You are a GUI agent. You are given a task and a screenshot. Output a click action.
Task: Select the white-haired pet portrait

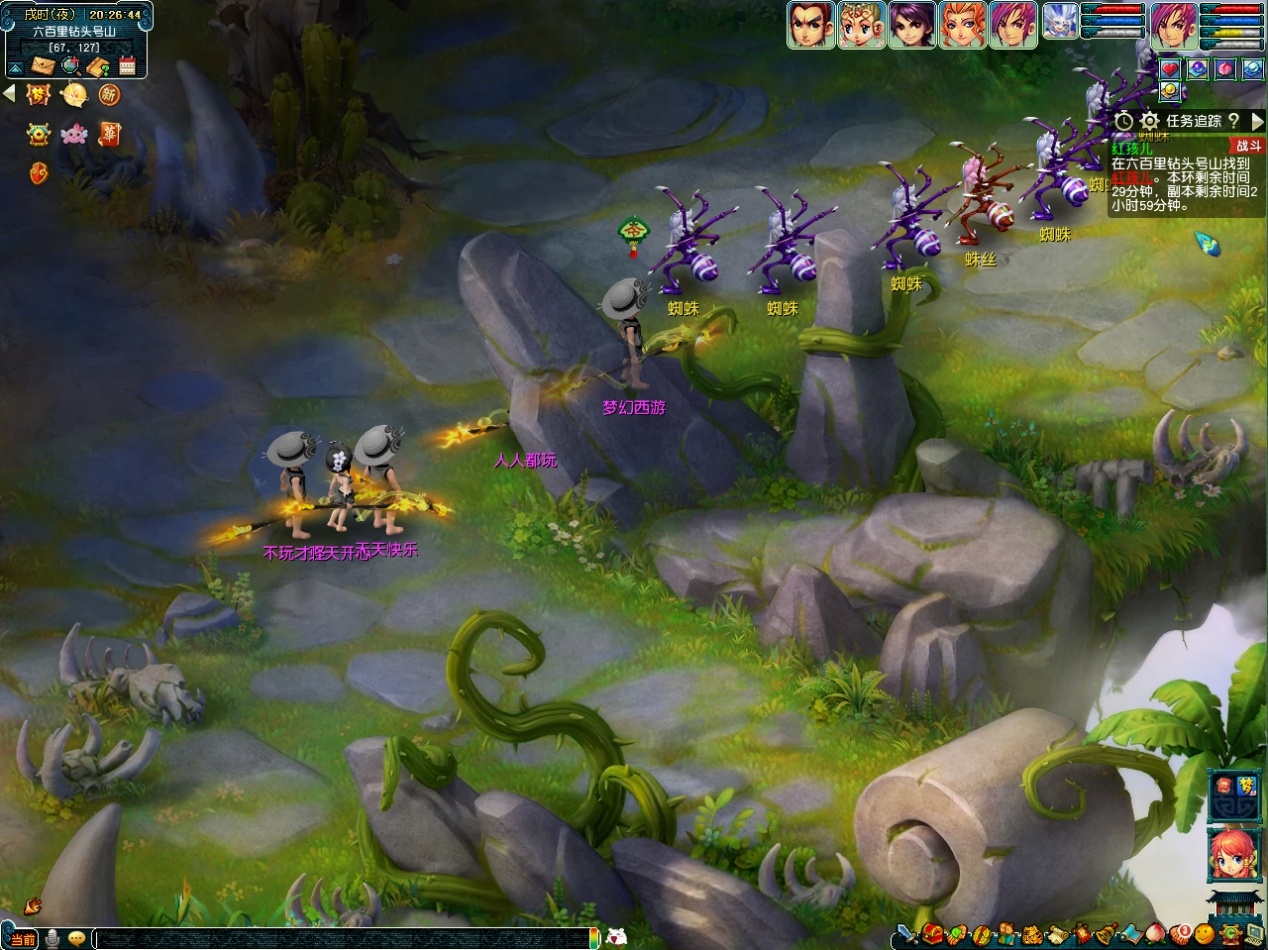[x=1060, y=22]
